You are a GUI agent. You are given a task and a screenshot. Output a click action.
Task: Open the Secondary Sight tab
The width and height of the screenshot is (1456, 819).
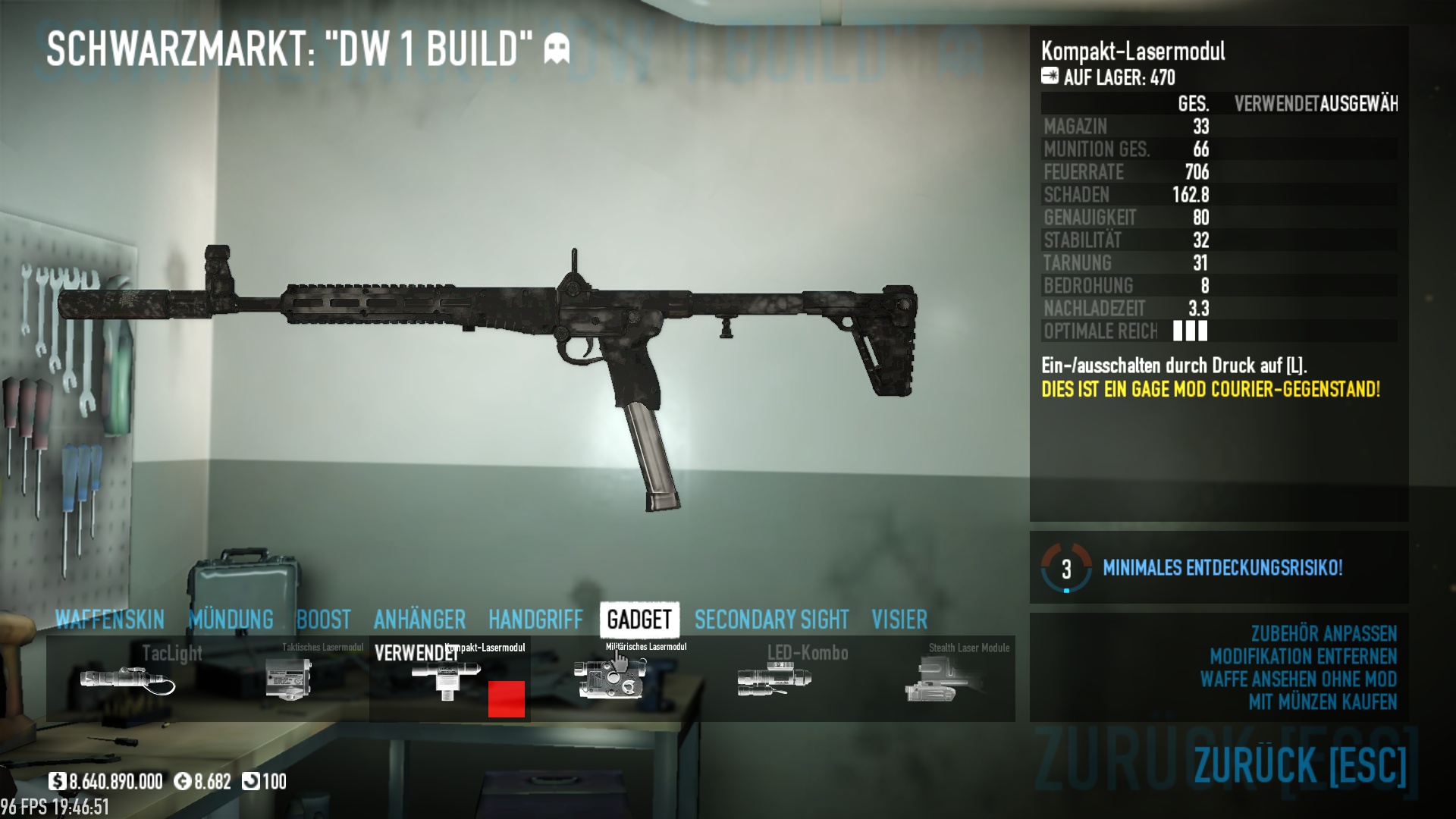(x=771, y=620)
